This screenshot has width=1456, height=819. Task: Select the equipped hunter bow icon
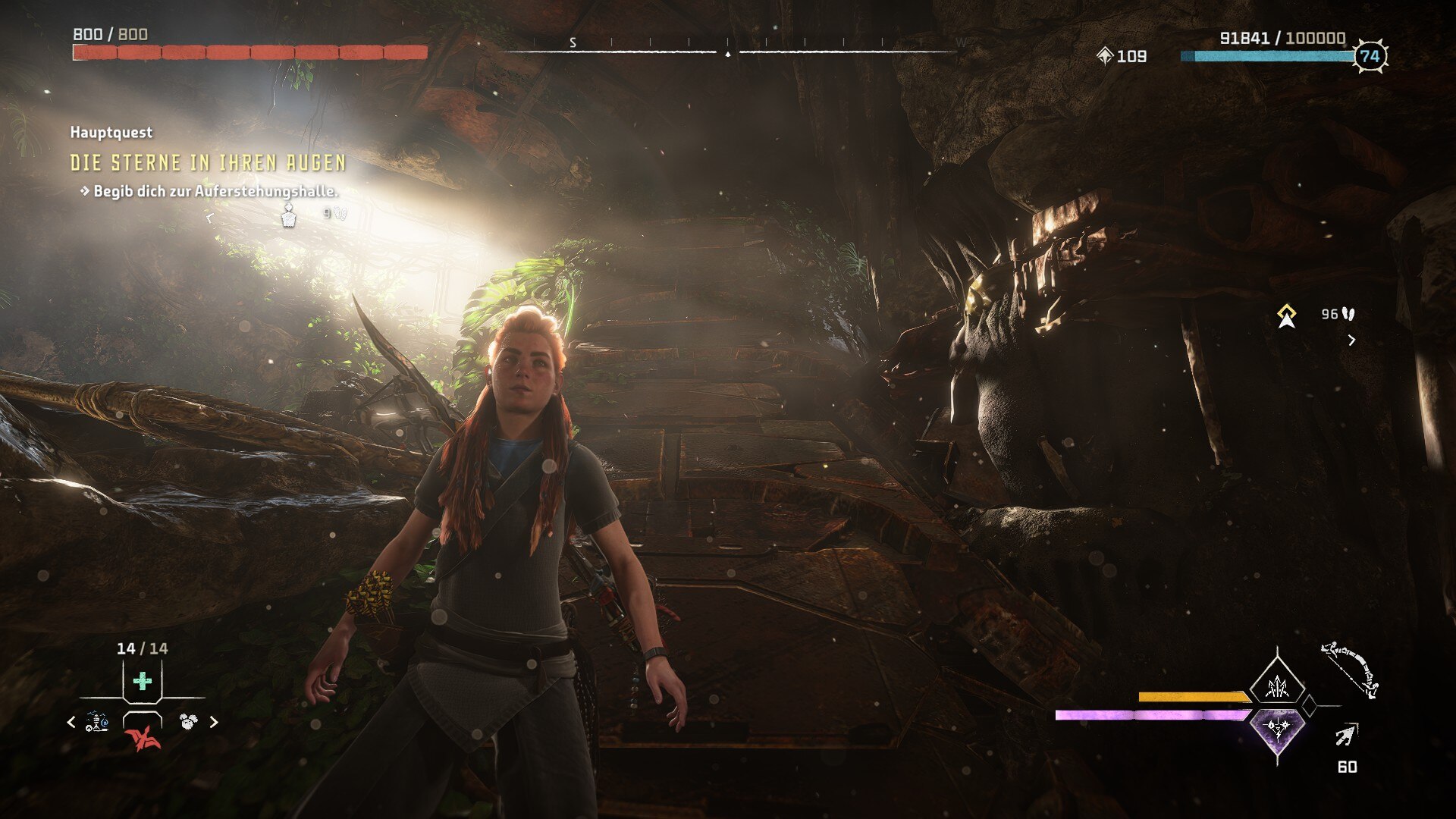1350,670
